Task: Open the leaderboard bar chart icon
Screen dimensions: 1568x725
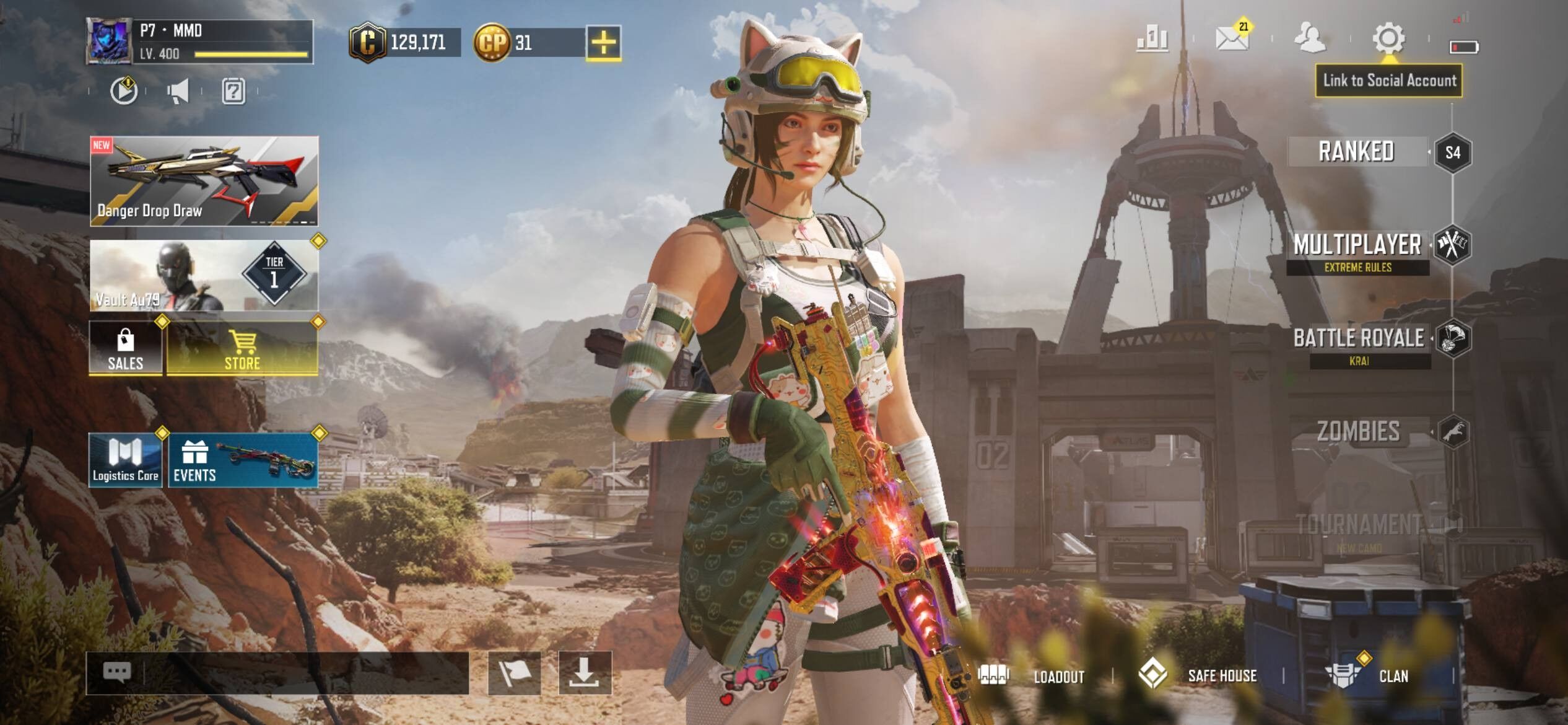Action: click(1152, 39)
